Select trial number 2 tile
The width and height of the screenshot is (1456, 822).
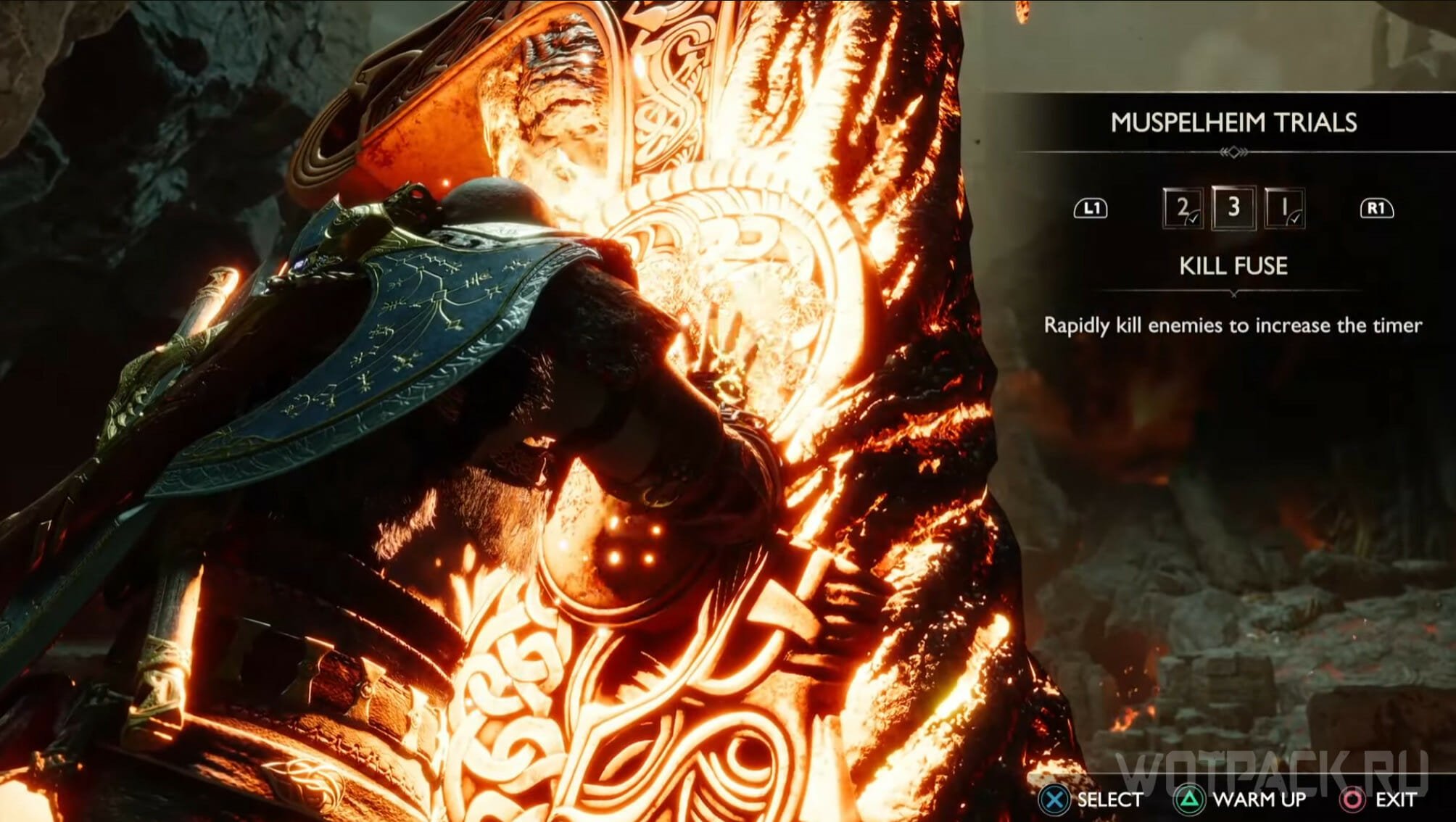pos(1183,209)
